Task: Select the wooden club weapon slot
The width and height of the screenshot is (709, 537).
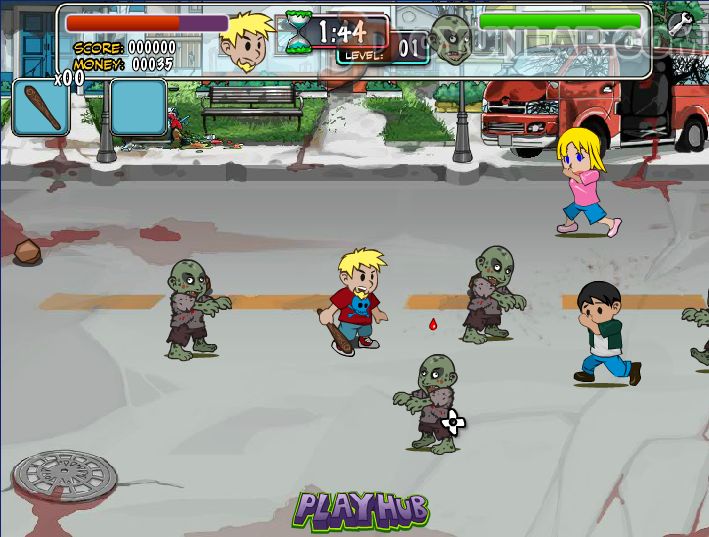Action: pyautogui.click(x=39, y=107)
